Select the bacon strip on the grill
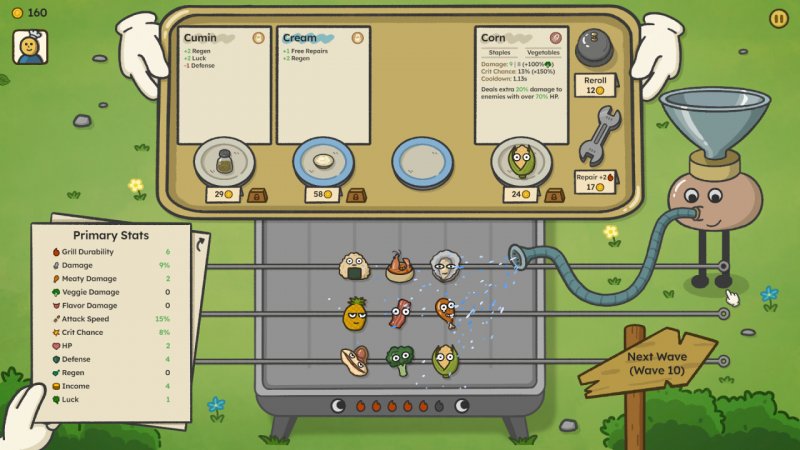This screenshot has width=800, height=450. tap(400, 314)
